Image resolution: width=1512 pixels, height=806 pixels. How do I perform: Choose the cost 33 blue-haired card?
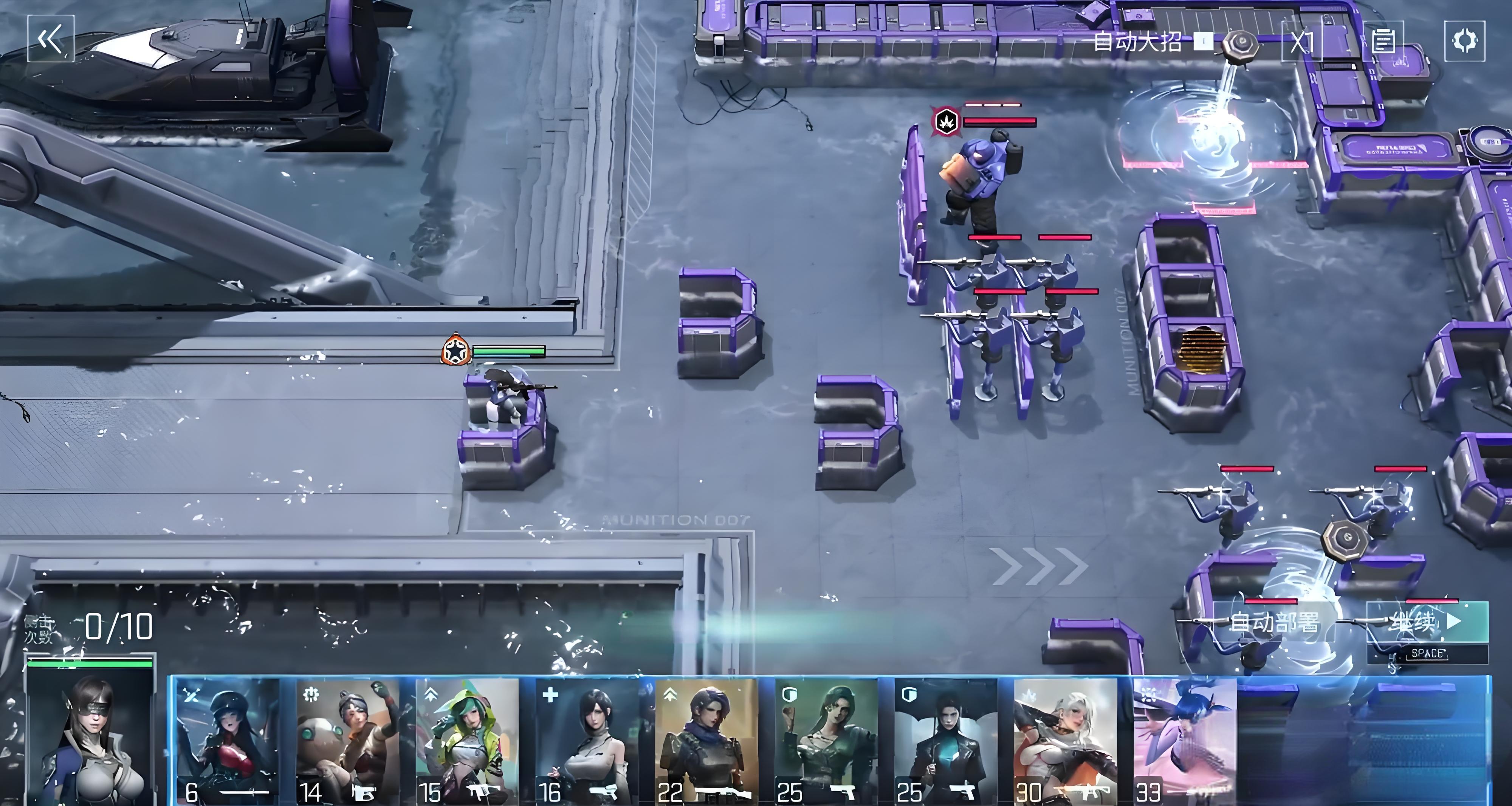click(x=1185, y=741)
